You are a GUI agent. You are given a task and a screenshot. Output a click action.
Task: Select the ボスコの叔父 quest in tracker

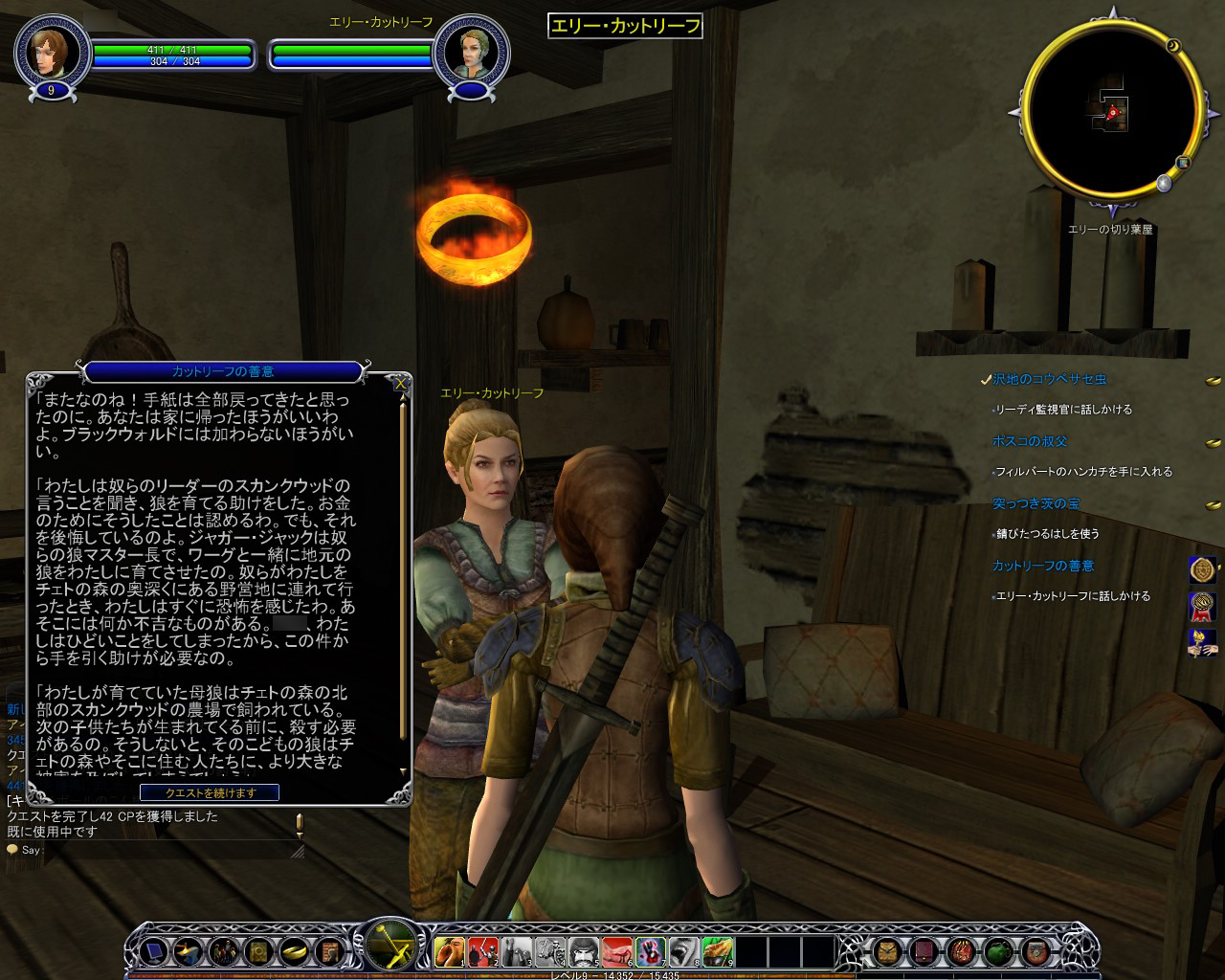tap(1029, 441)
